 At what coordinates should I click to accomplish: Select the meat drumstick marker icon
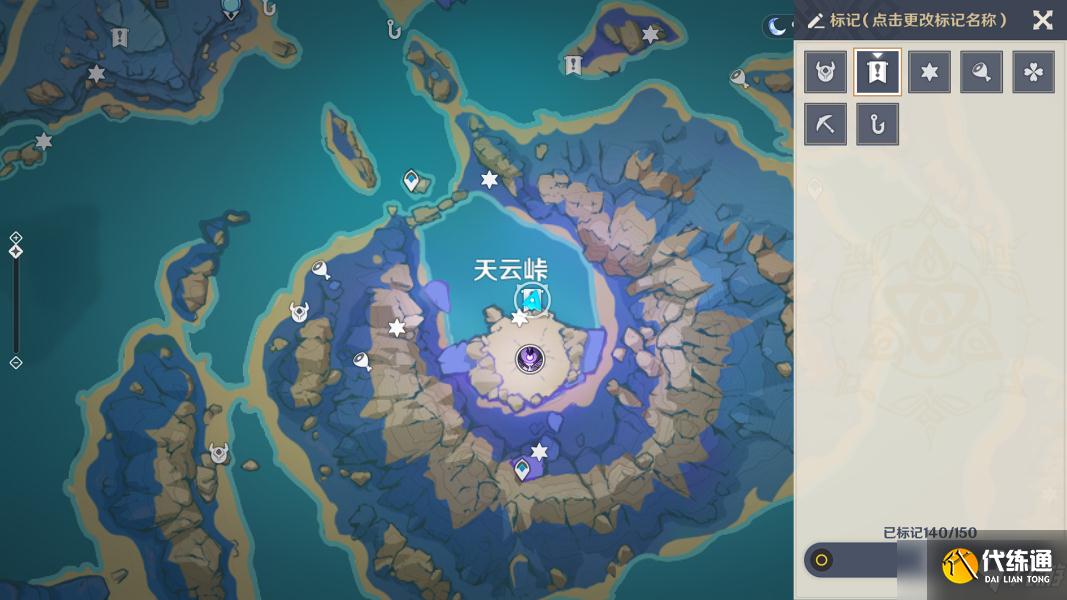pyautogui.click(x=981, y=73)
